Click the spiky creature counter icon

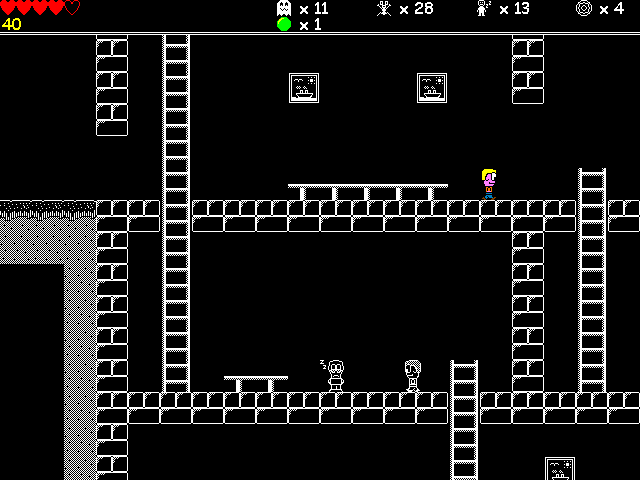(383, 8)
